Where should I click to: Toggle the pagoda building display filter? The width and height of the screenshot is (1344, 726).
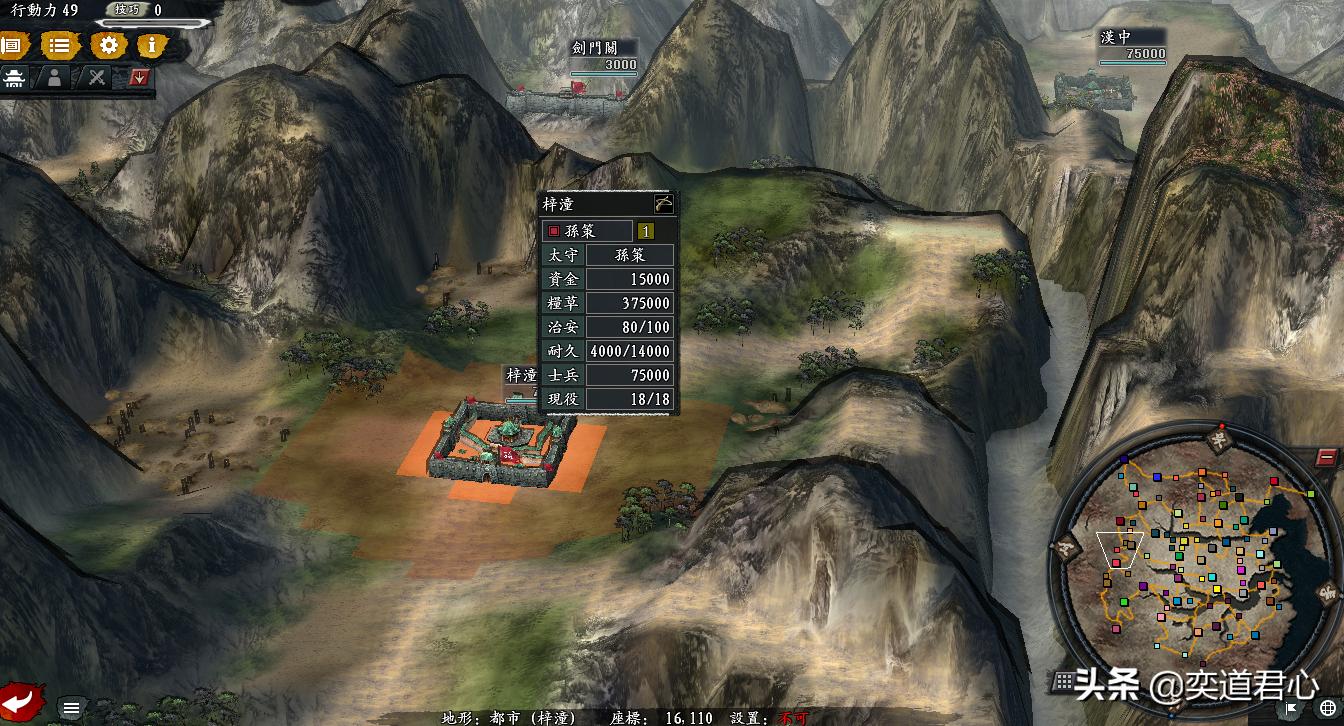[x=13, y=77]
